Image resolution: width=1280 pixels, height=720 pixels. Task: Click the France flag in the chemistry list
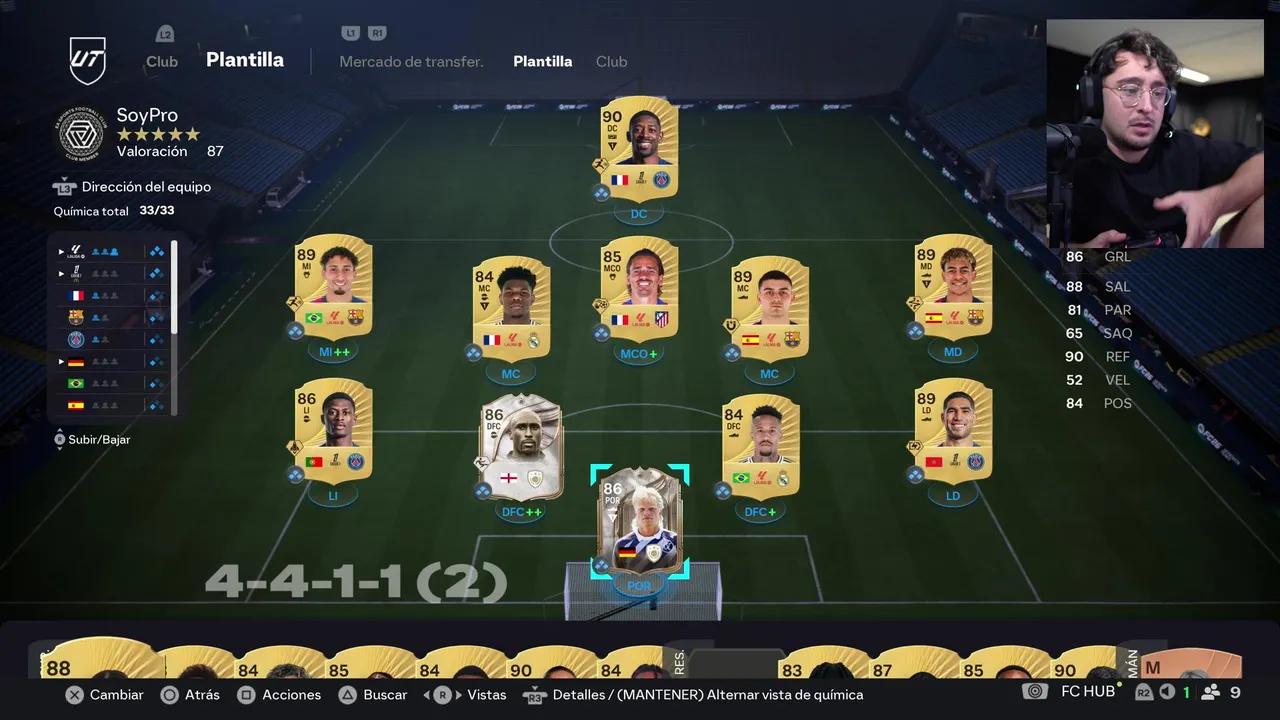tap(76, 295)
